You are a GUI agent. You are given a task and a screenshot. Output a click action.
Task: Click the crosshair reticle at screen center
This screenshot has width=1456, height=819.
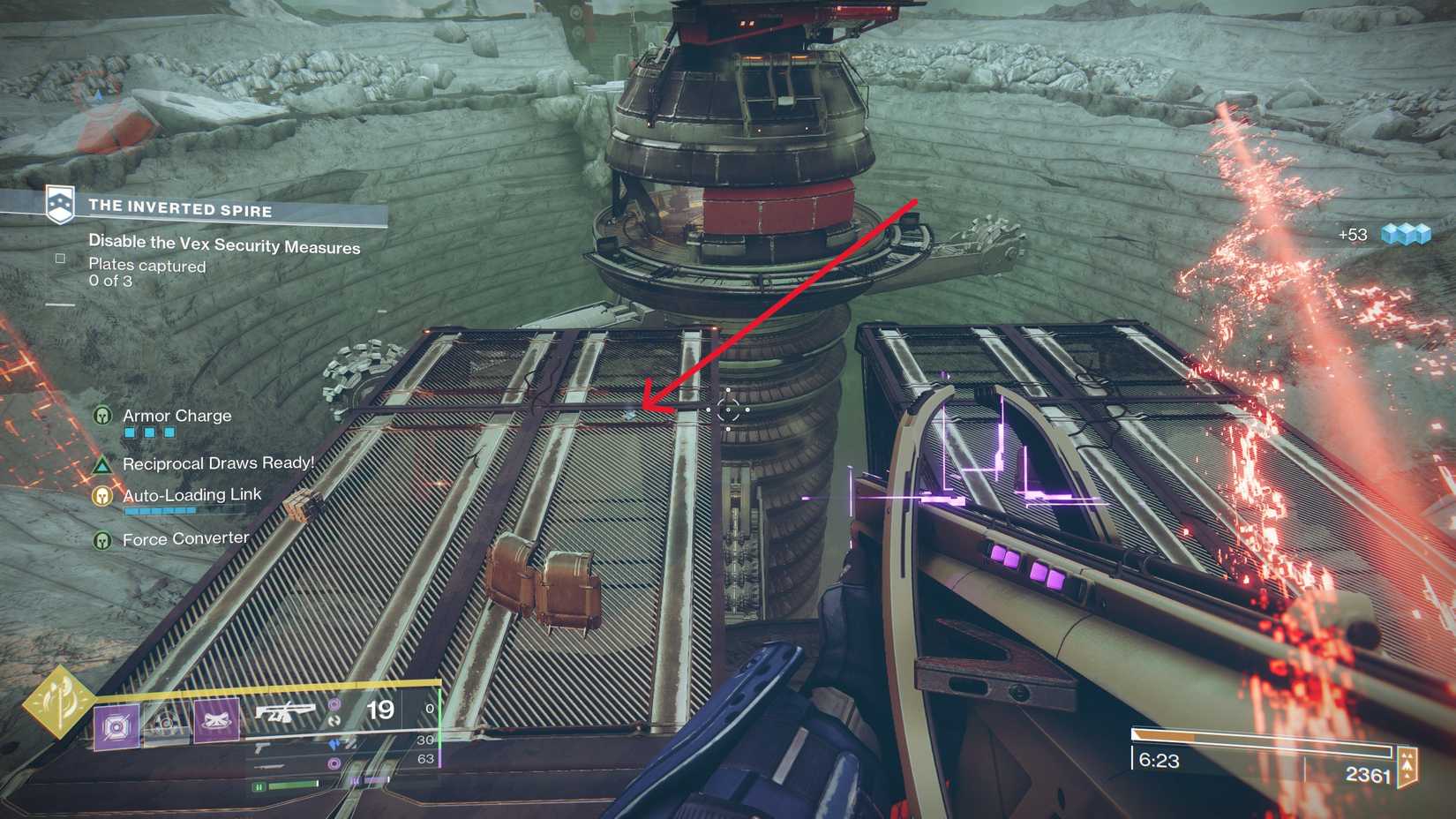click(728, 408)
